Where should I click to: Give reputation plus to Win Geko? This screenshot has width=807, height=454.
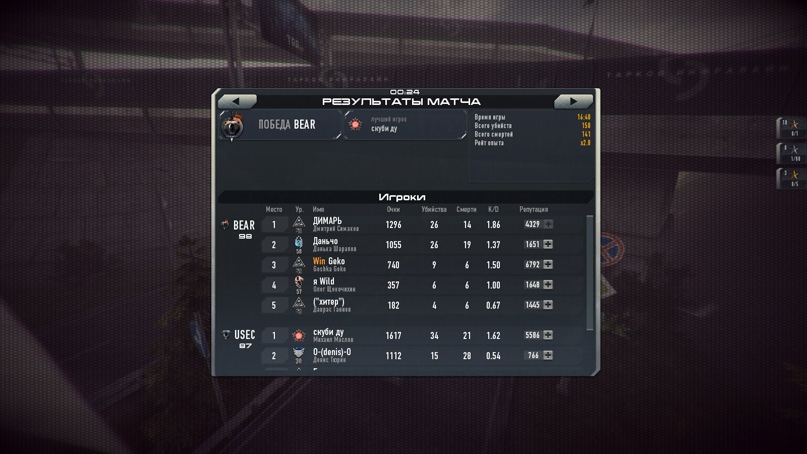pyautogui.click(x=548, y=265)
